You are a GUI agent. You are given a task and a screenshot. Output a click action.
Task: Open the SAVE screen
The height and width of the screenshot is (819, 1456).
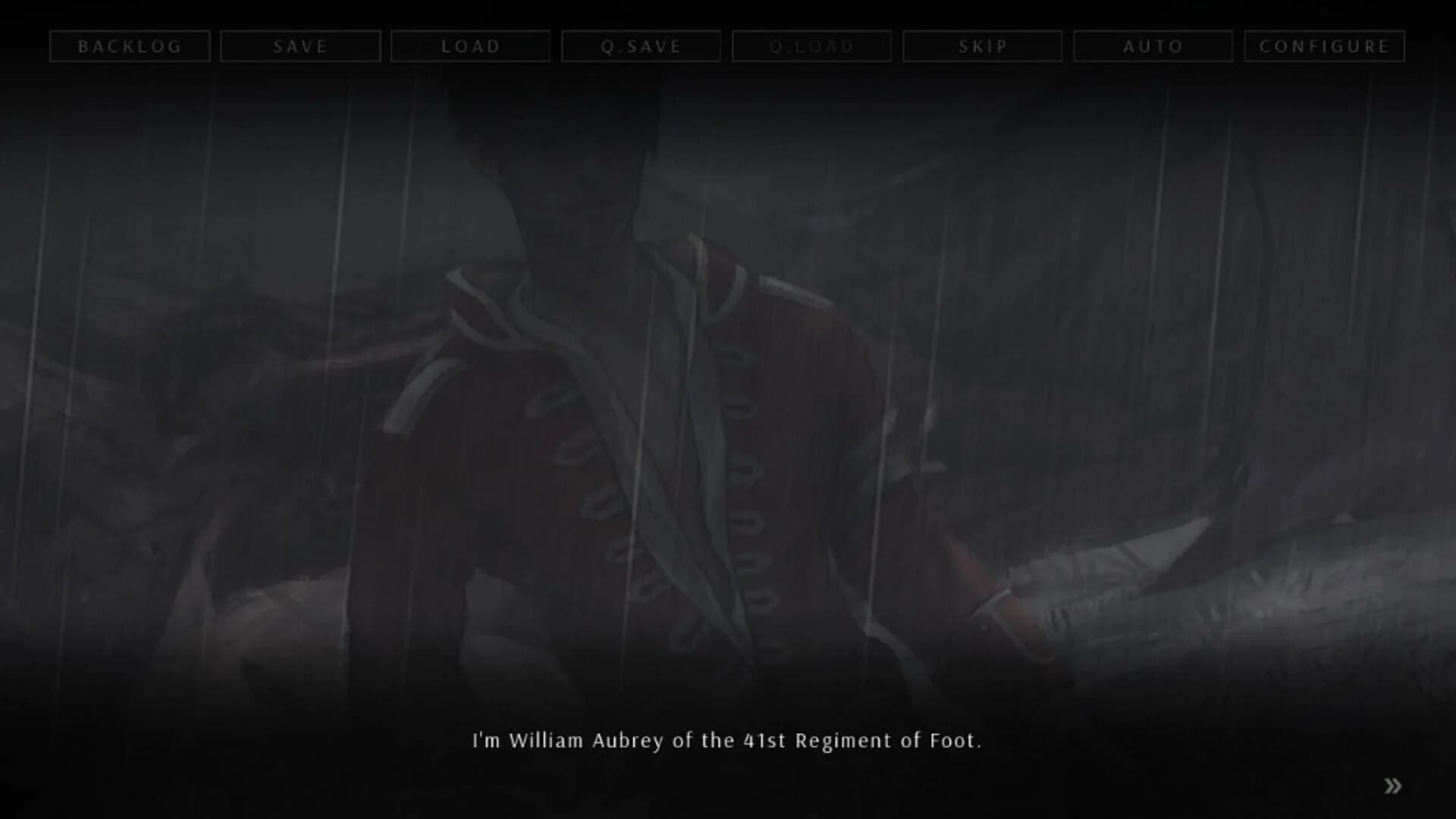pos(300,45)
